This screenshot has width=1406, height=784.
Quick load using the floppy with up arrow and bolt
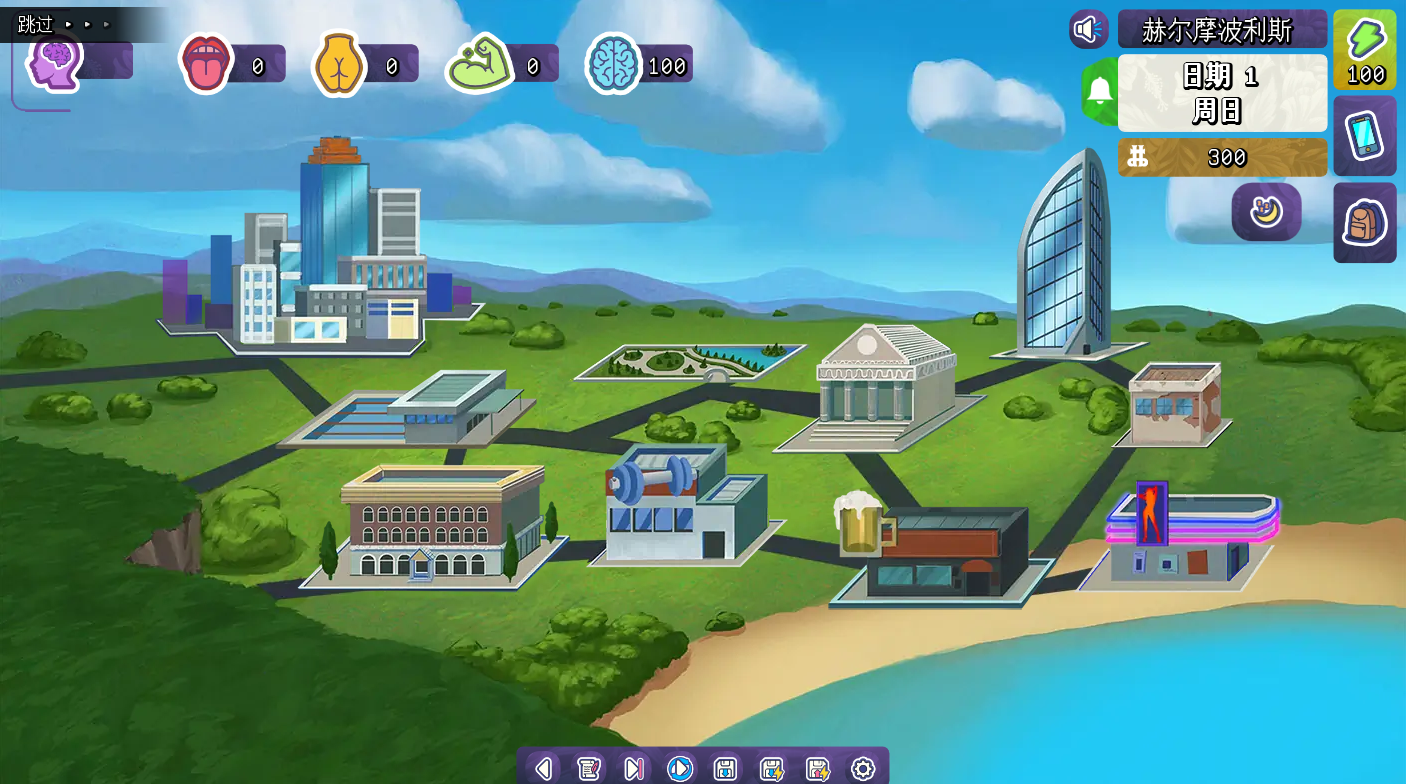817,768
